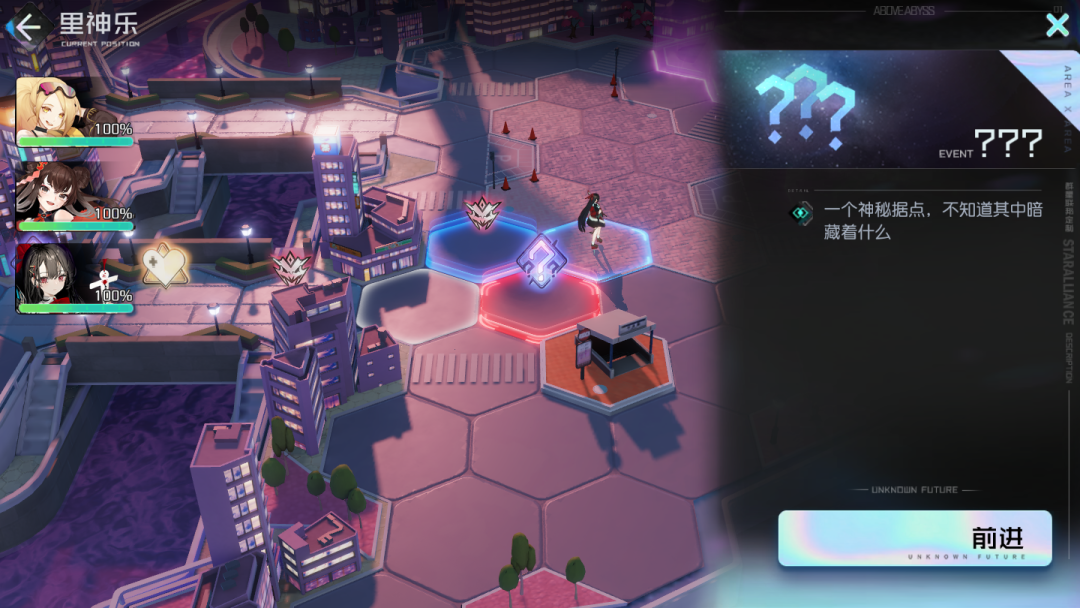Select the enemy emblem node beside the heart
This screenshot has height=608, width=1080.
(x=288, y=267)
